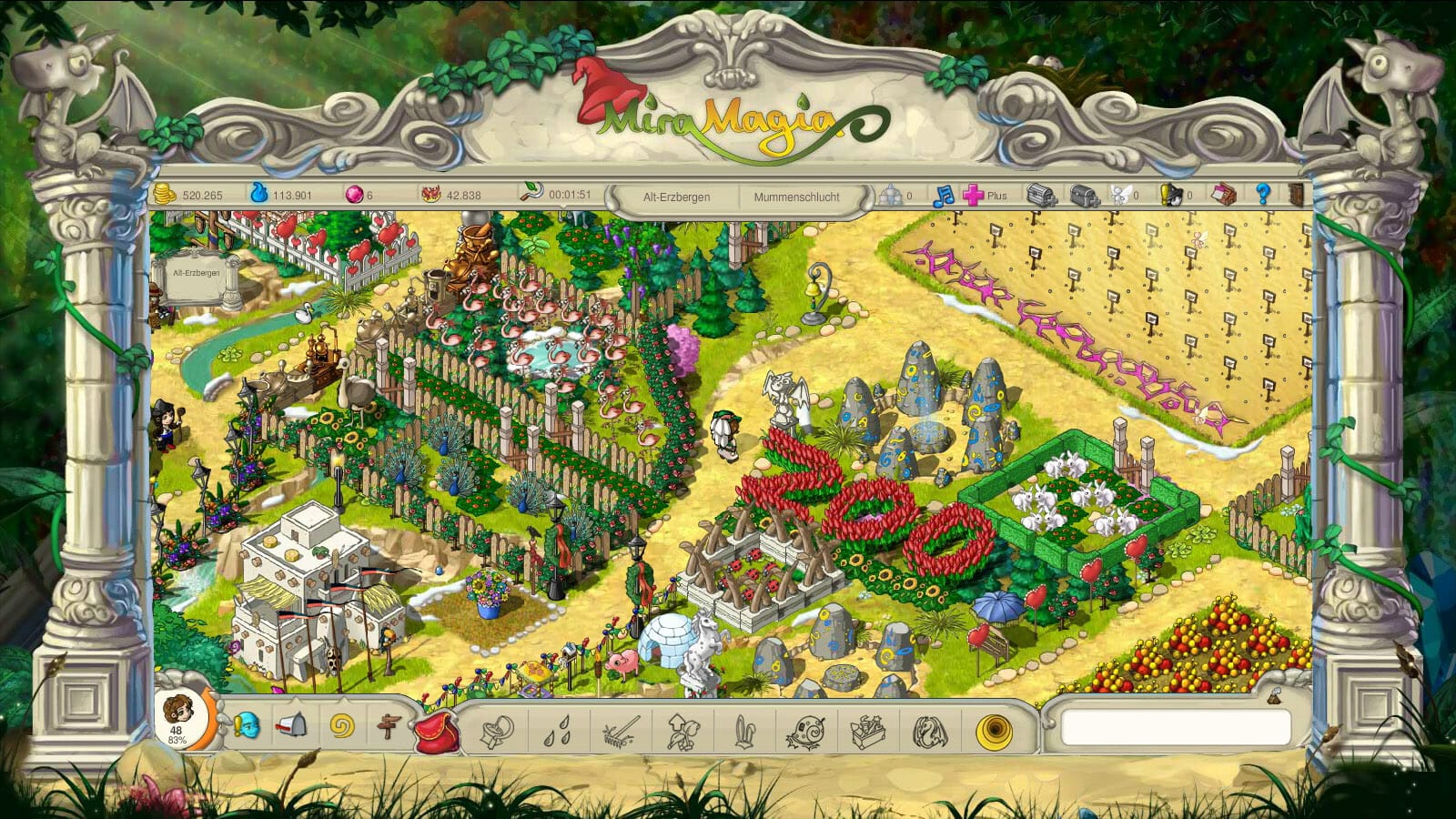The image size is (1456, 819).
Task: Open the blue question mark help
Action: click(x=1262, y=194)
